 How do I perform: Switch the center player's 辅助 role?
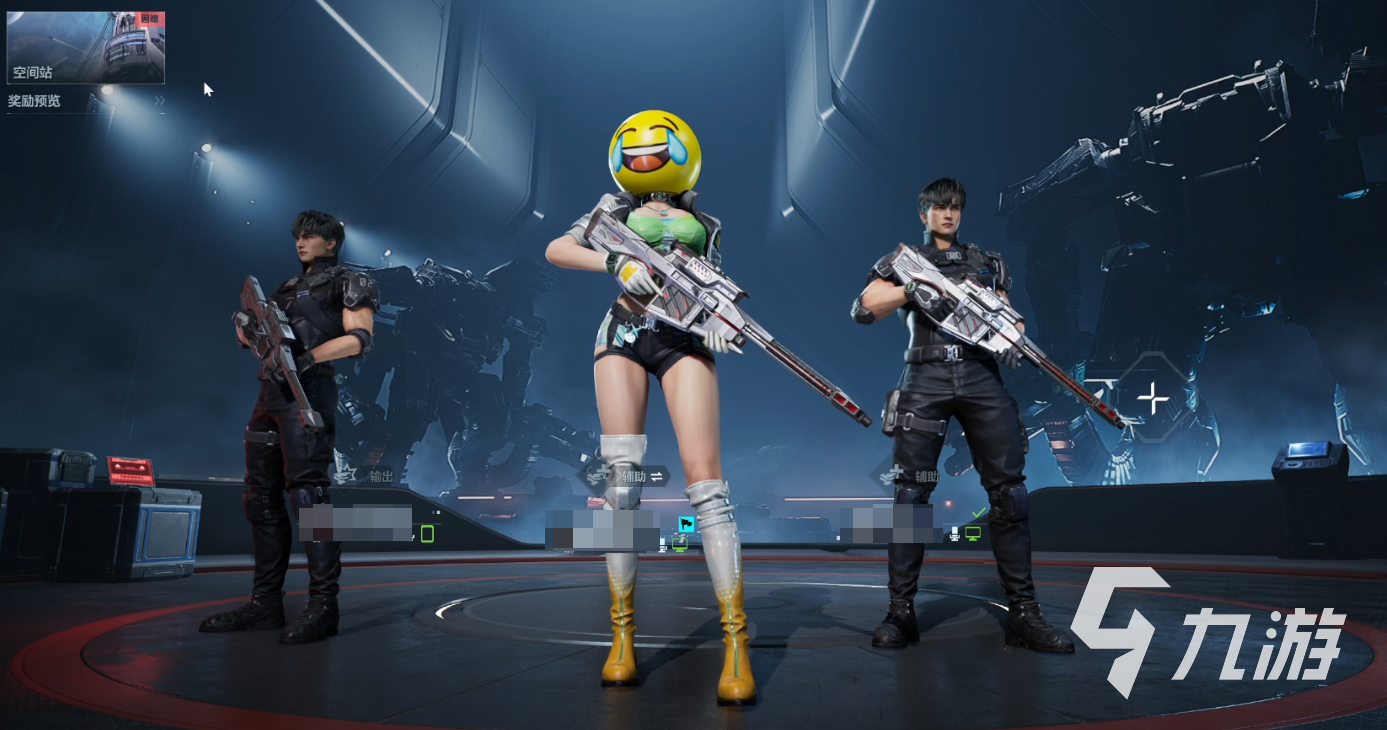656,477
